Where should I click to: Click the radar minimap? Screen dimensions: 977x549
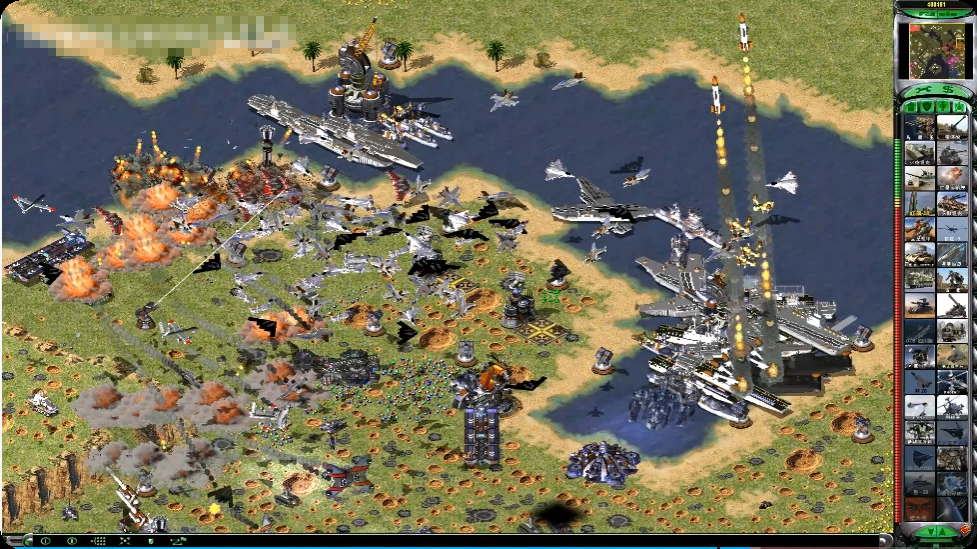tap(936, 51)
